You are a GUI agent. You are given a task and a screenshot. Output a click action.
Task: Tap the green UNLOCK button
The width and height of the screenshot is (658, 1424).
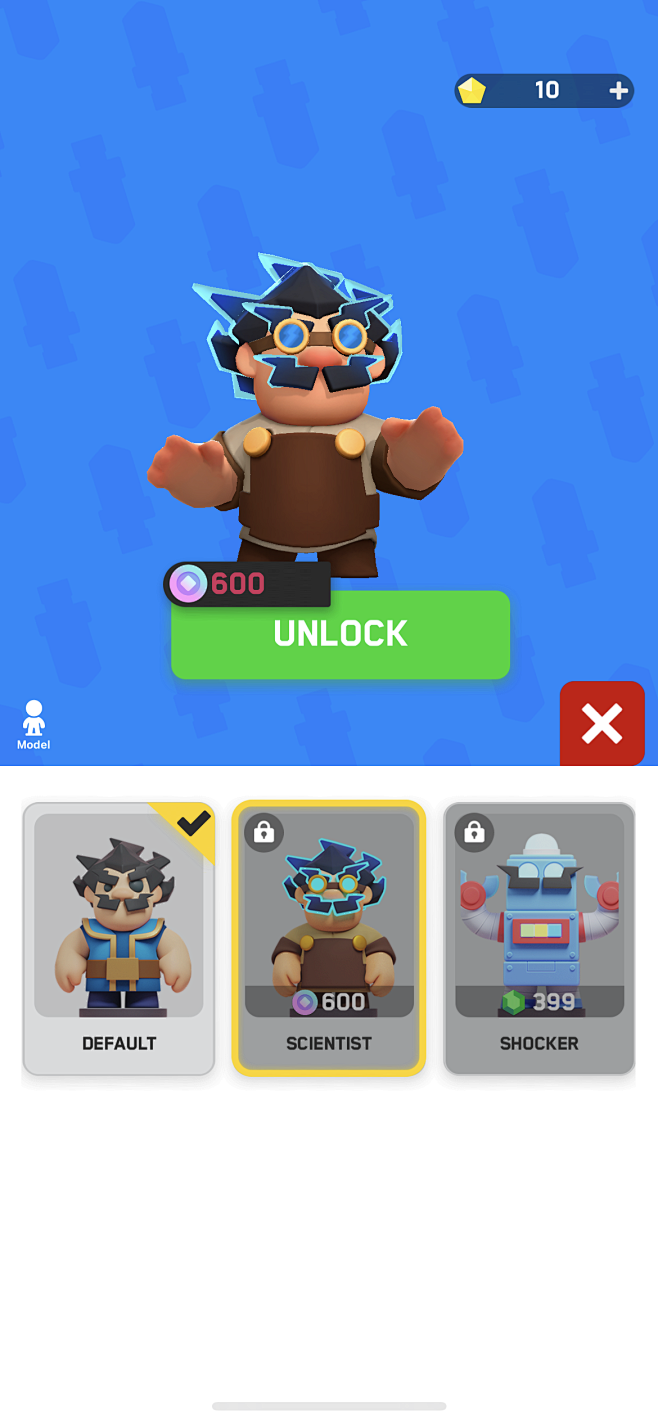(340, 634)
